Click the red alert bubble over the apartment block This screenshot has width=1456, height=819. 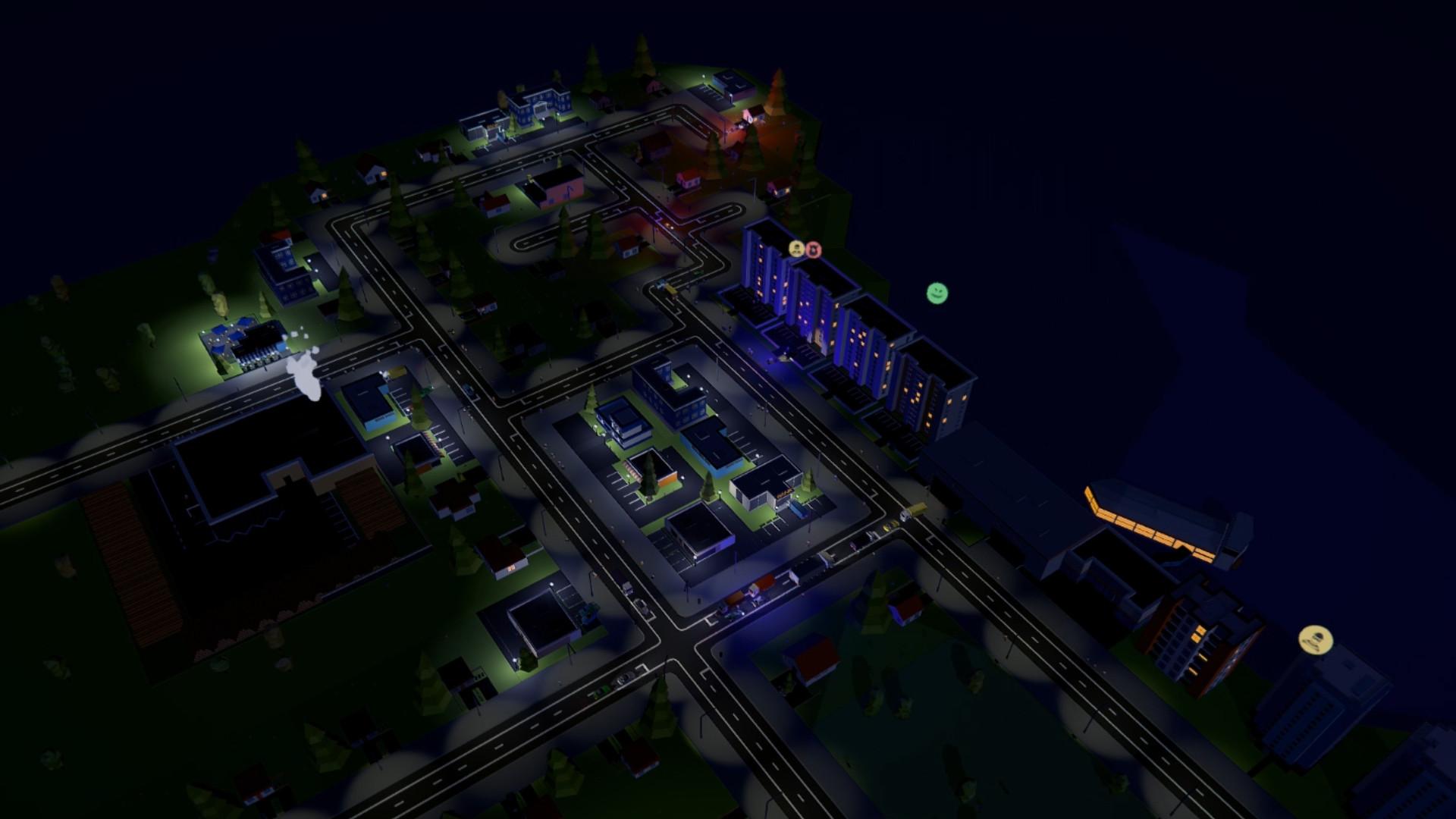coord(813,249)
